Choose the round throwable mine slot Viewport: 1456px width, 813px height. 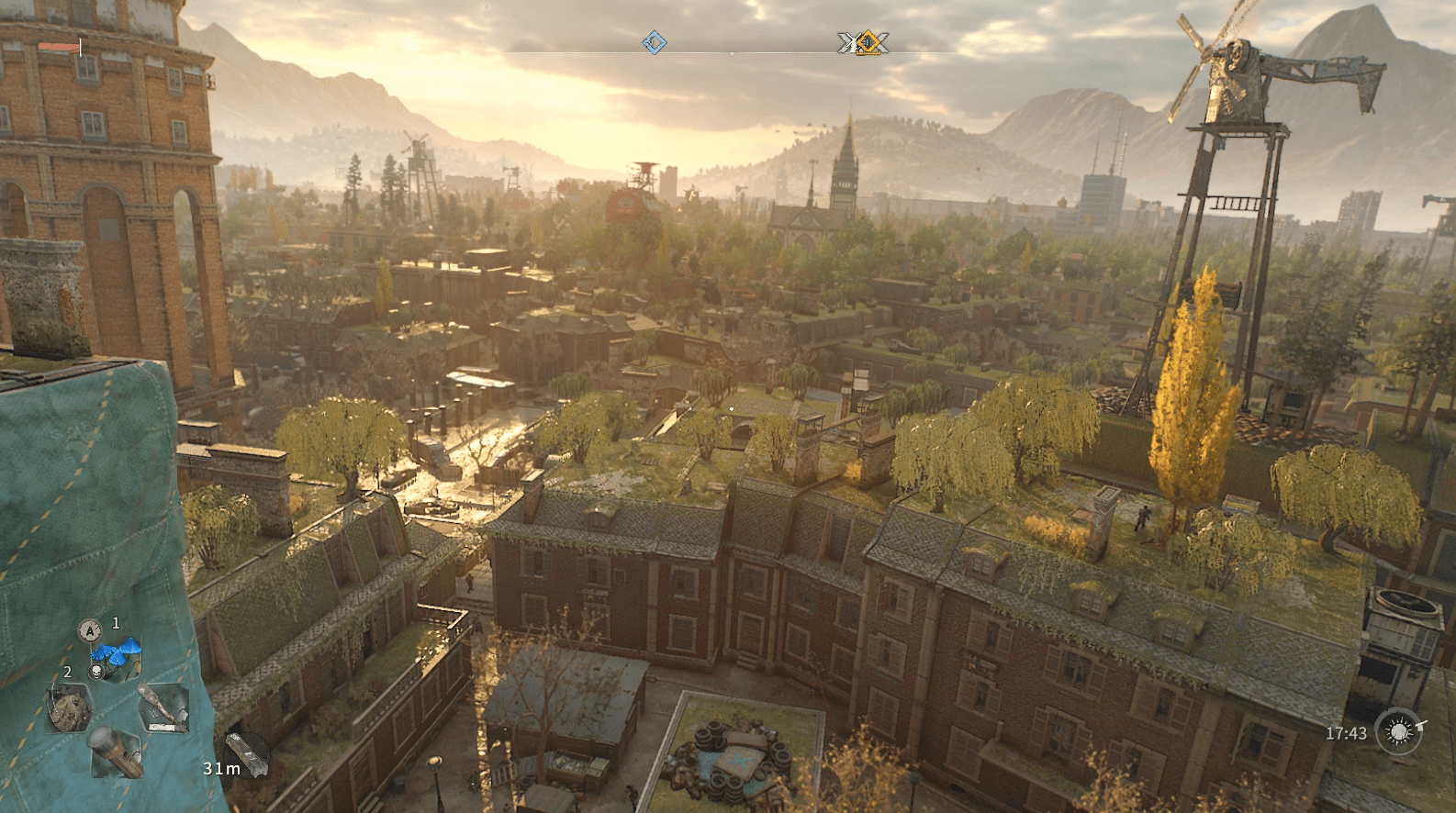69,707
